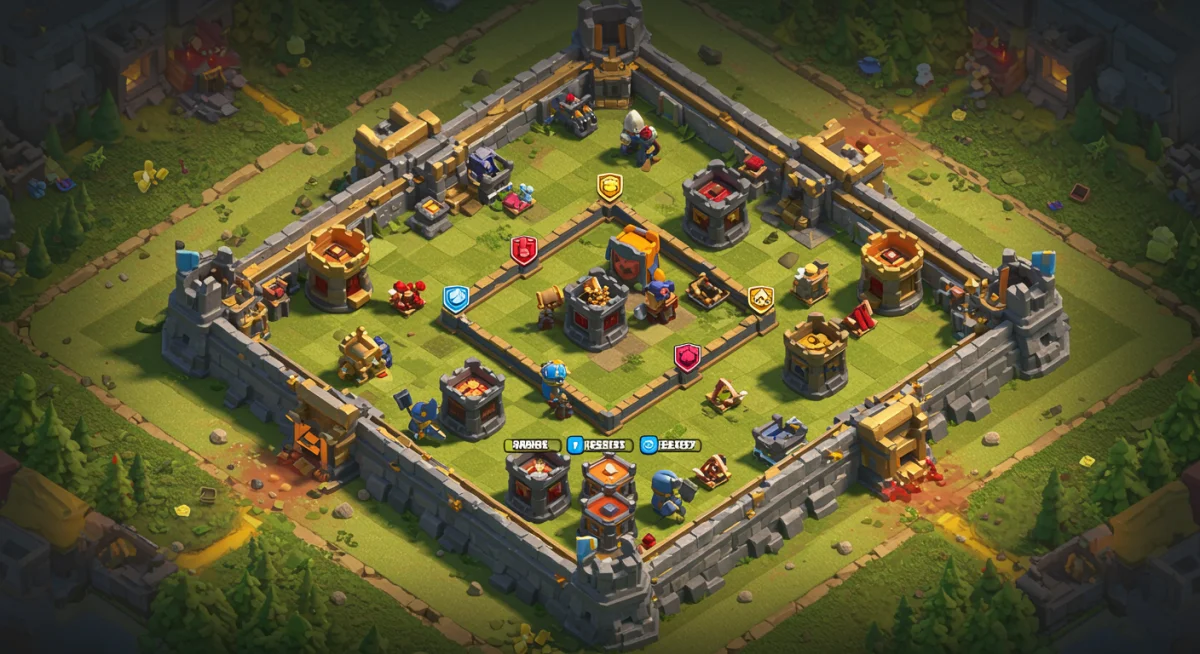
Task: Choose the magenta shield marker on the wall
Action: coord(686,357)
